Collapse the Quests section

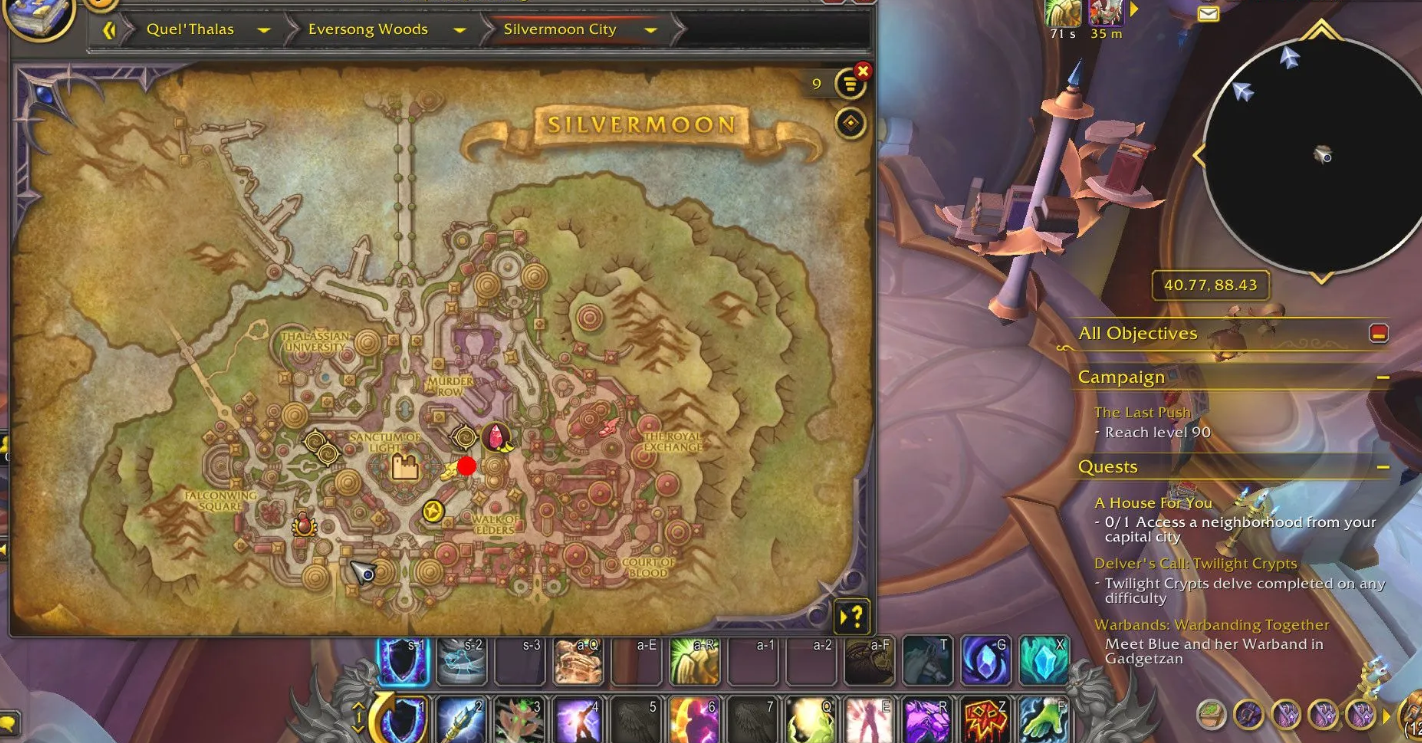(x=1382, y=467)
